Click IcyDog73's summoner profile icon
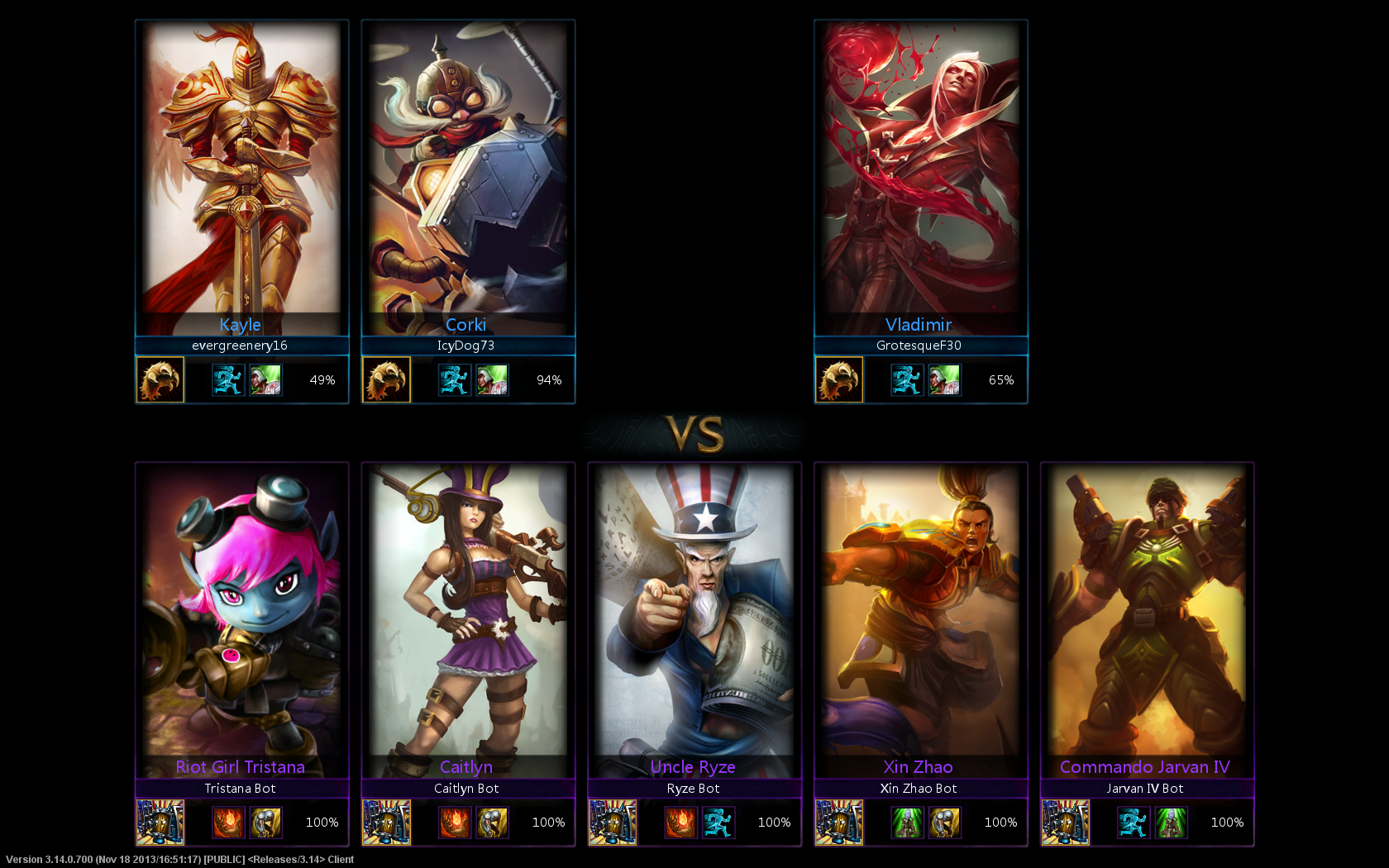This screenshot has height=868, width=1389. (386, 379)
